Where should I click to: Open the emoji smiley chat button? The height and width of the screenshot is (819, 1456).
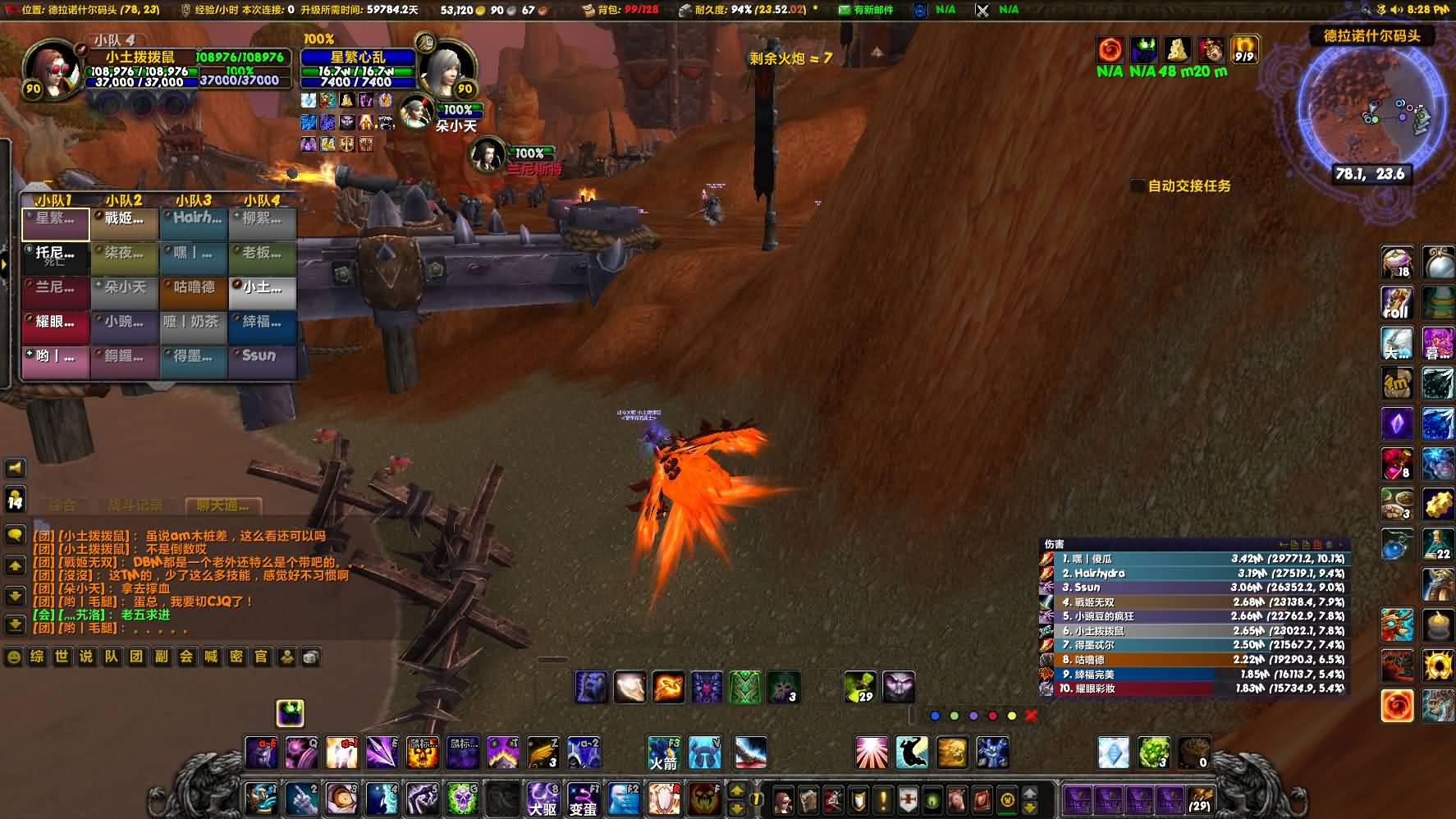pos(13,657)
